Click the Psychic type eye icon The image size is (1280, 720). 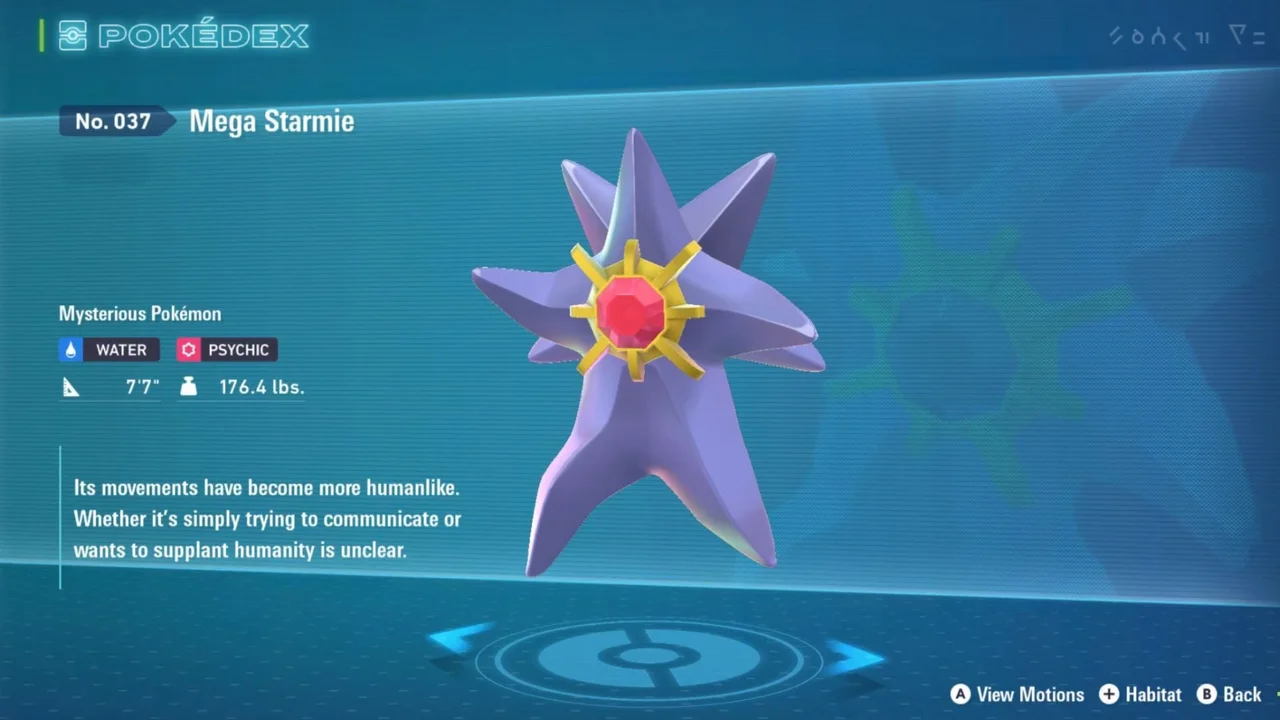click(x=188, y=349)
